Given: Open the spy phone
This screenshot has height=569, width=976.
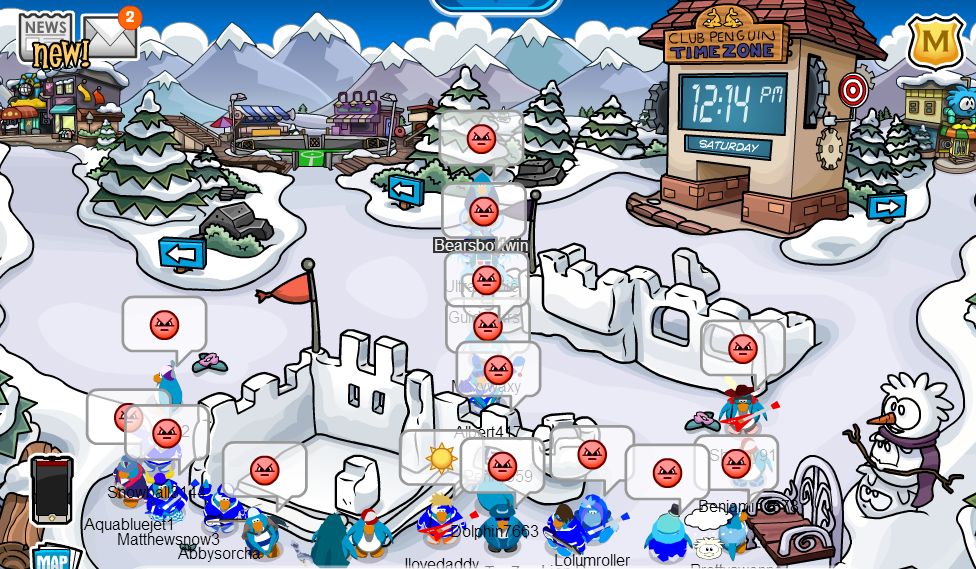Looking at the screenshot, I should tap(52, 489).
